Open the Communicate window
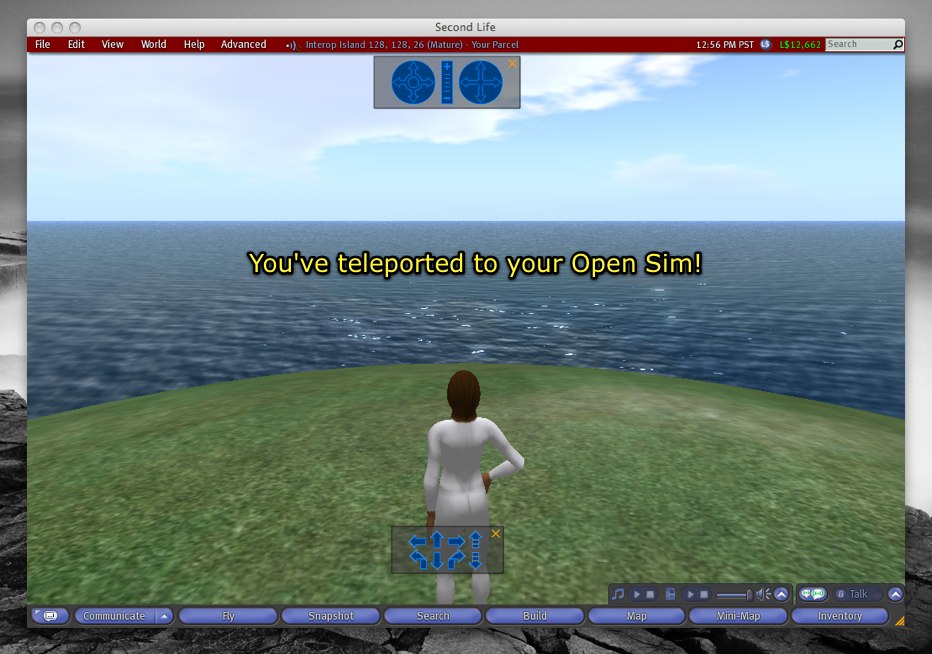Screen dimensions: 932x654 click(114, 616)
